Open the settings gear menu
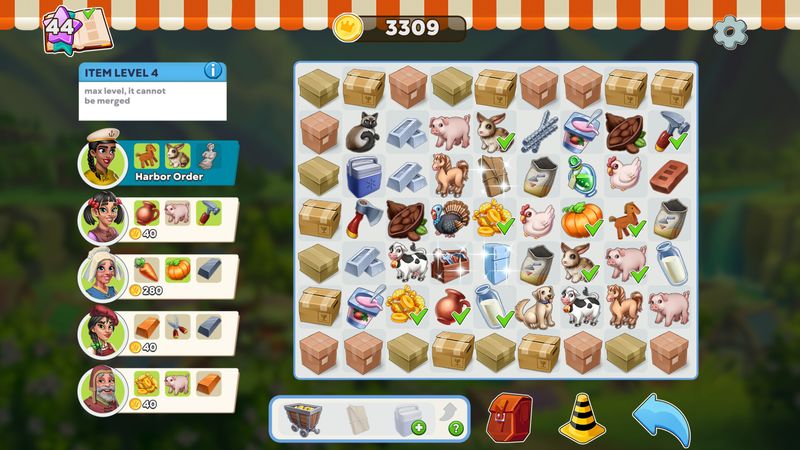Image resolution: width=800 pixels, height=450 pixels. [730, 31]
